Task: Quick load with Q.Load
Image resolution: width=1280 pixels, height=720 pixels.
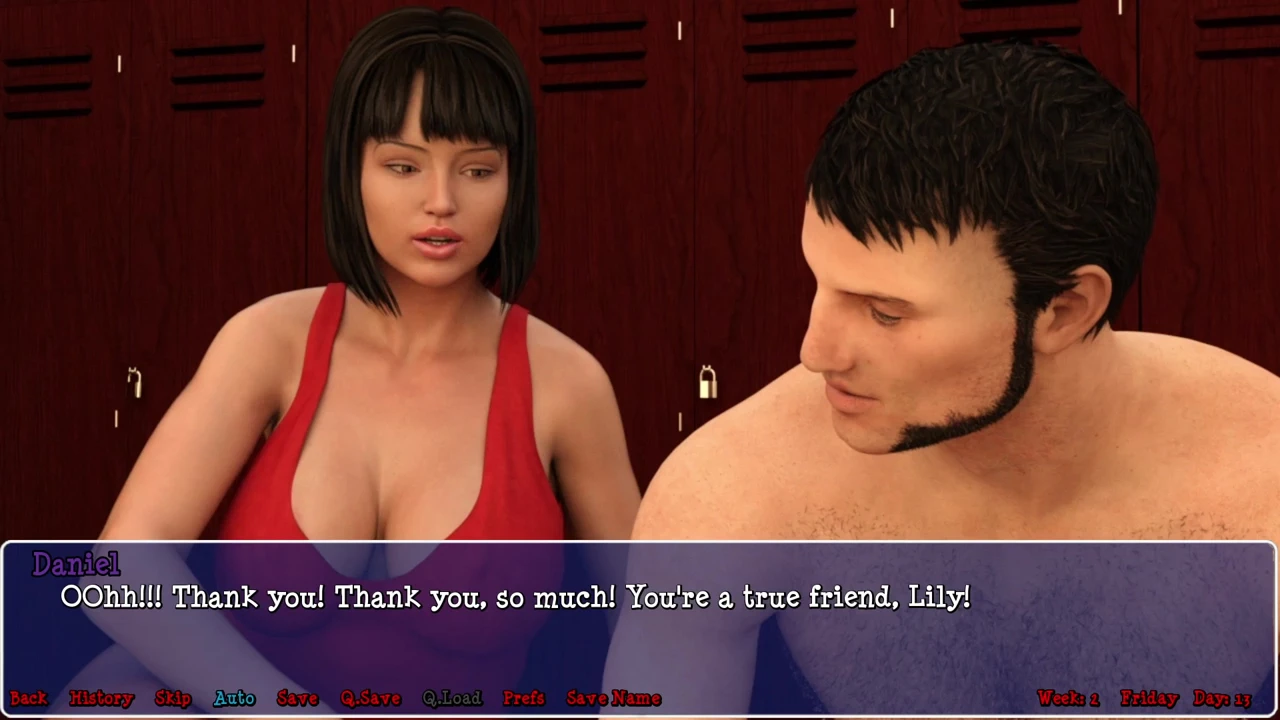Action: [x=452, y=698]
